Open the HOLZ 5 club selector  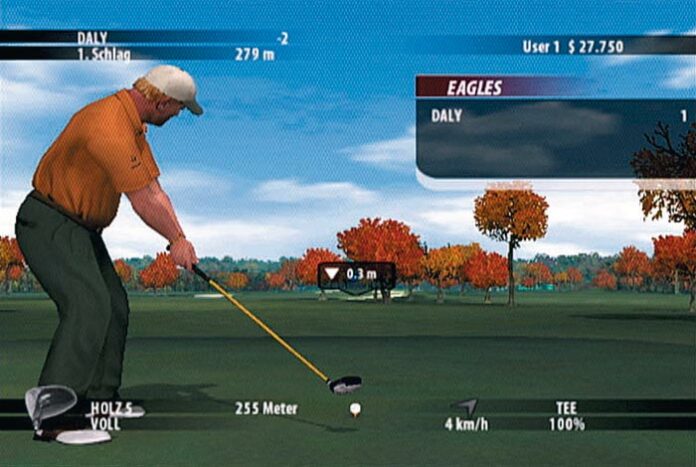(111, 408)
